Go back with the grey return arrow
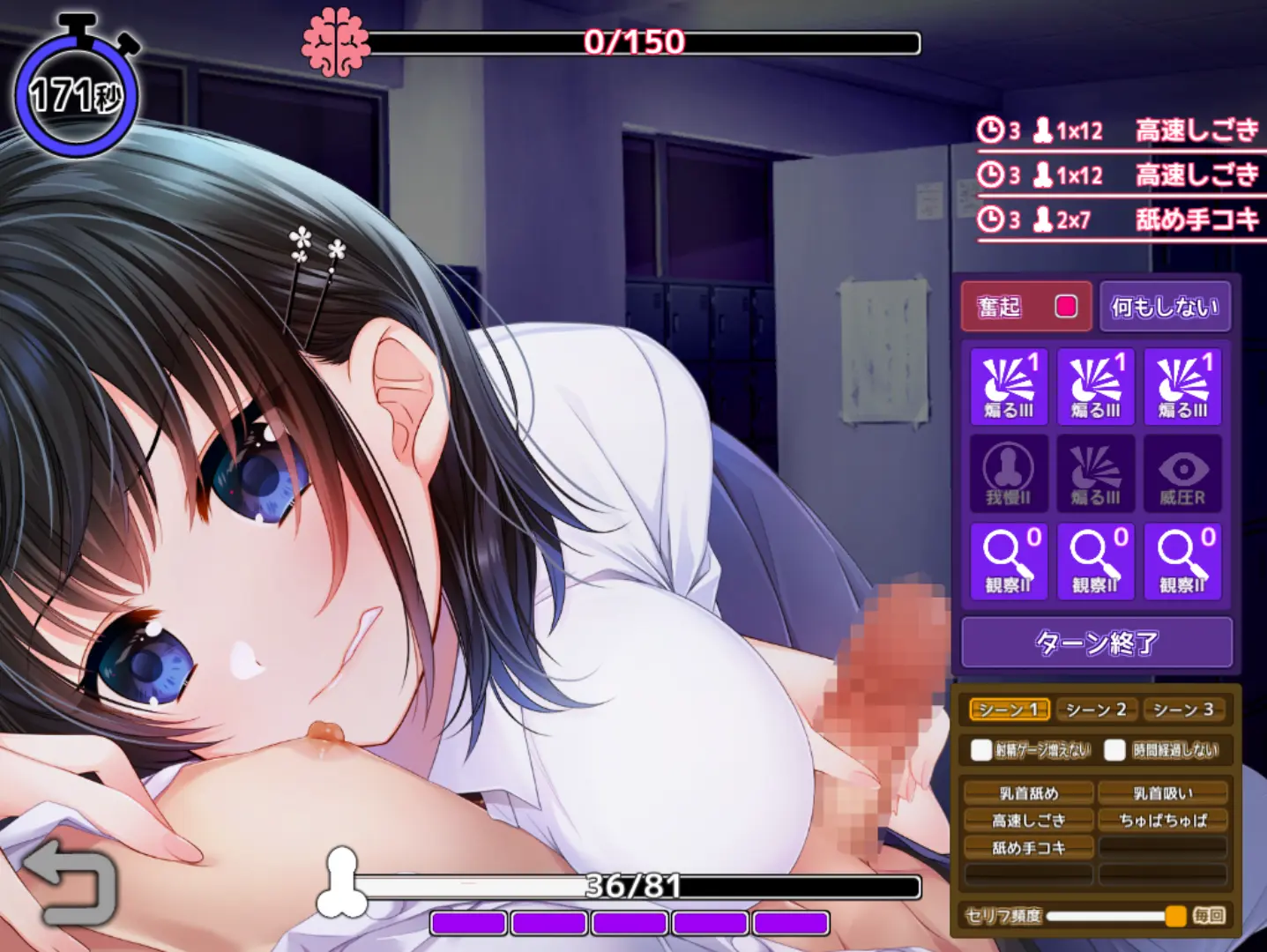The width and height of the screenshot is (1267, 952). point(68,881)
